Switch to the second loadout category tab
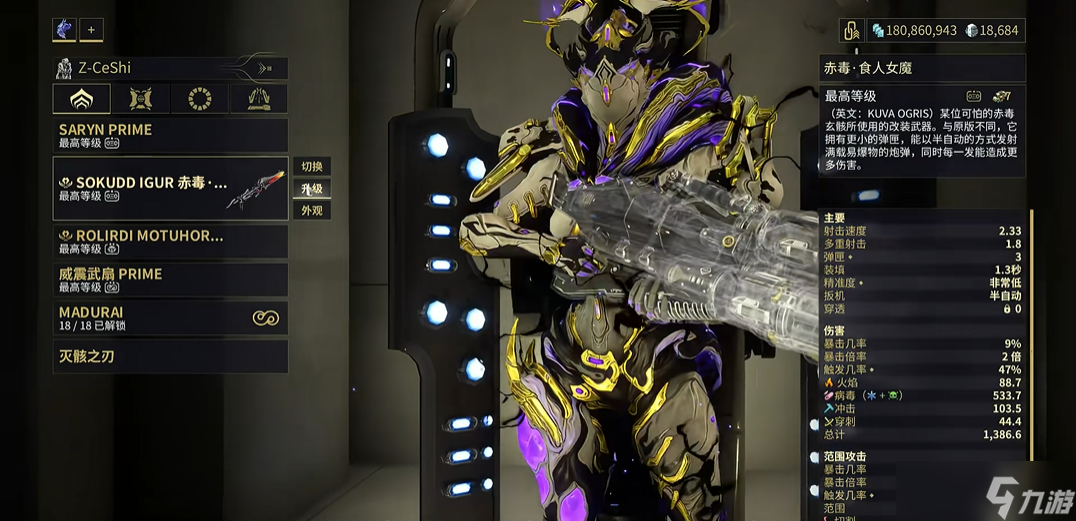 point(140,99)
